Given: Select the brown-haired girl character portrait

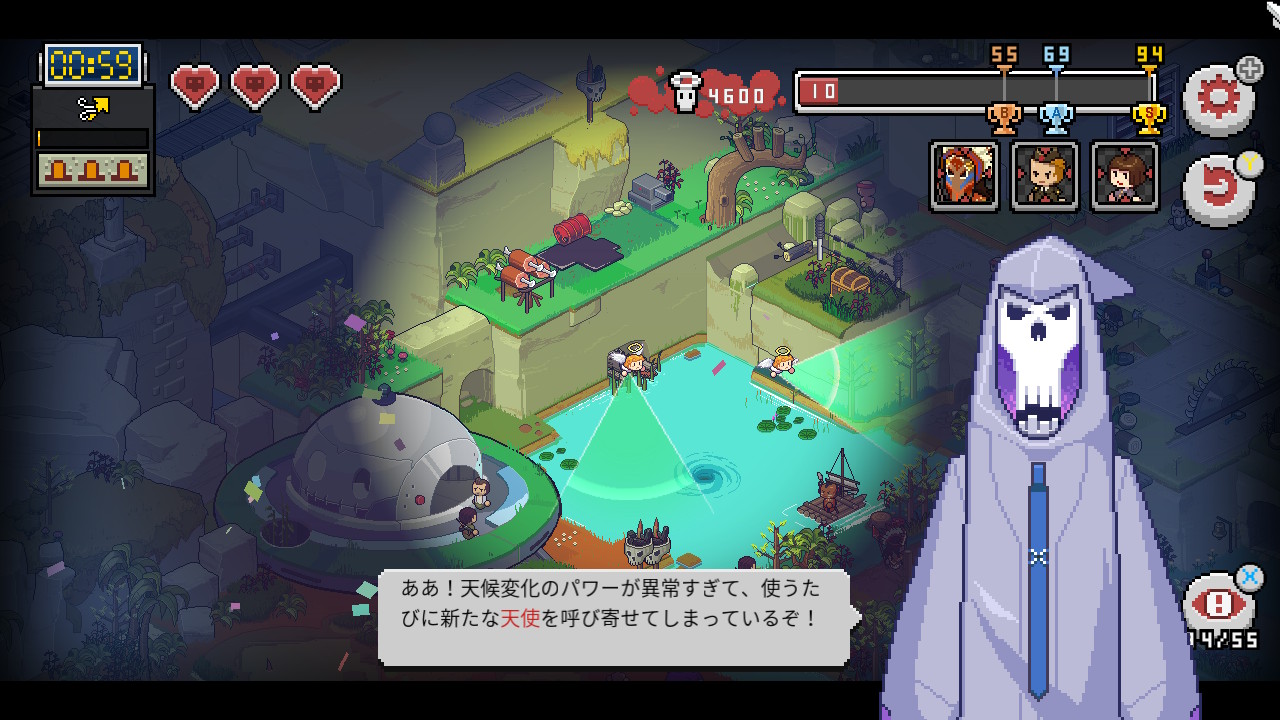Looking at the screenshot, I should tap(1125, 176).
